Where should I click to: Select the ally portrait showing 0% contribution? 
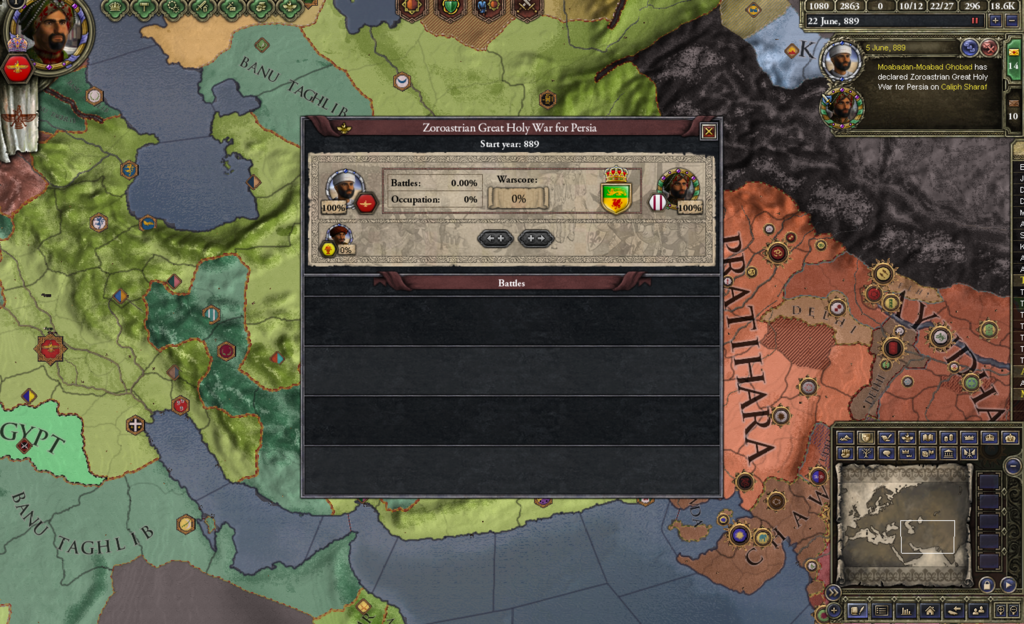[x=340, y=236]
